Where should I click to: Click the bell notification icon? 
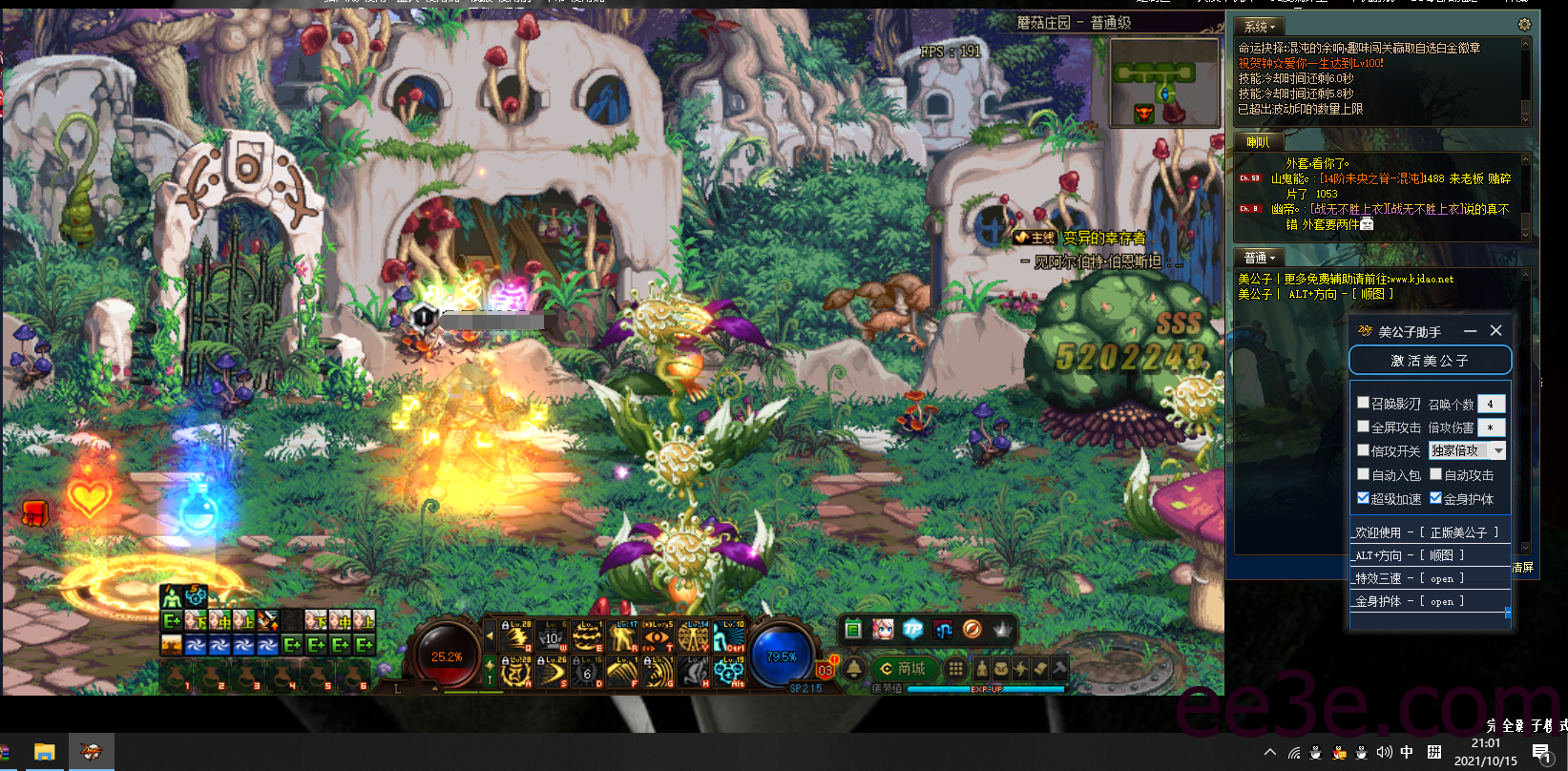[853, 669]
